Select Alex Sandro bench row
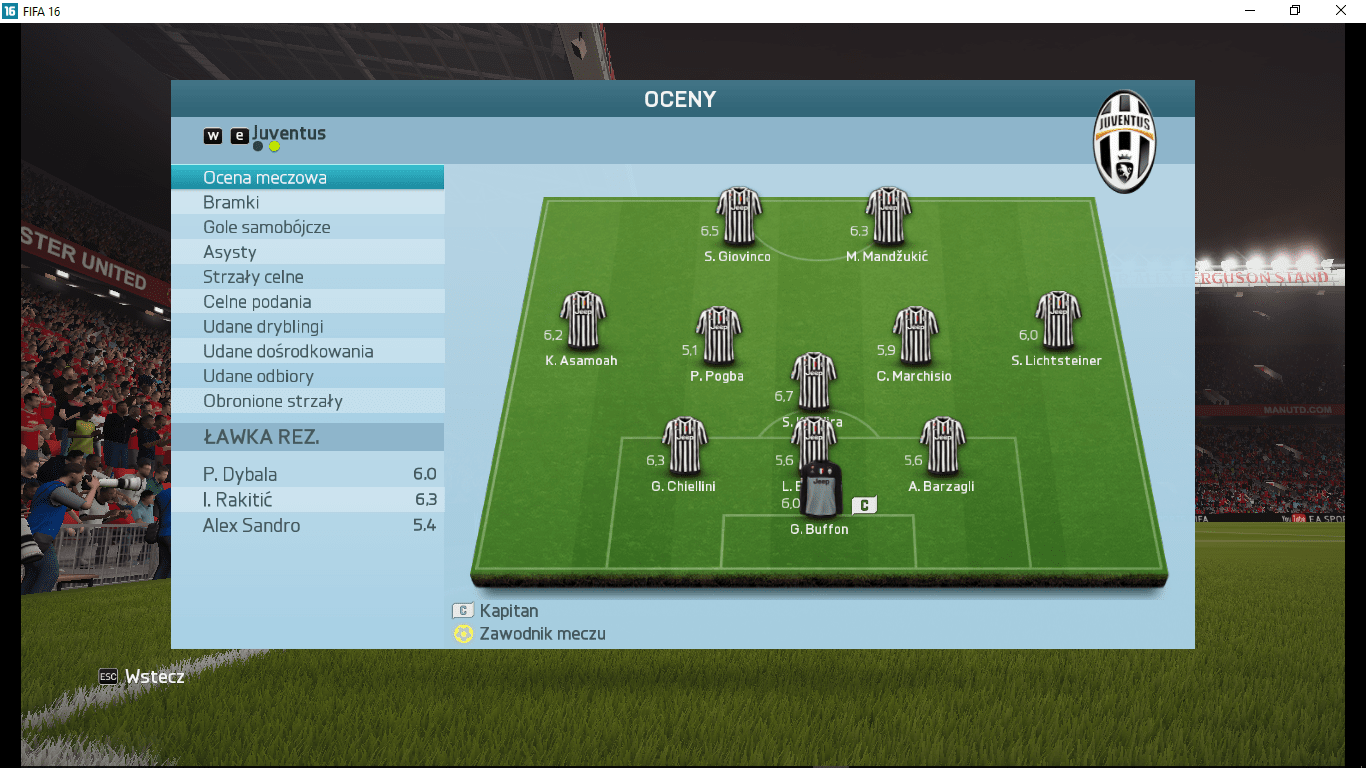The image size is (1366, 768). (x=307, y=526)
